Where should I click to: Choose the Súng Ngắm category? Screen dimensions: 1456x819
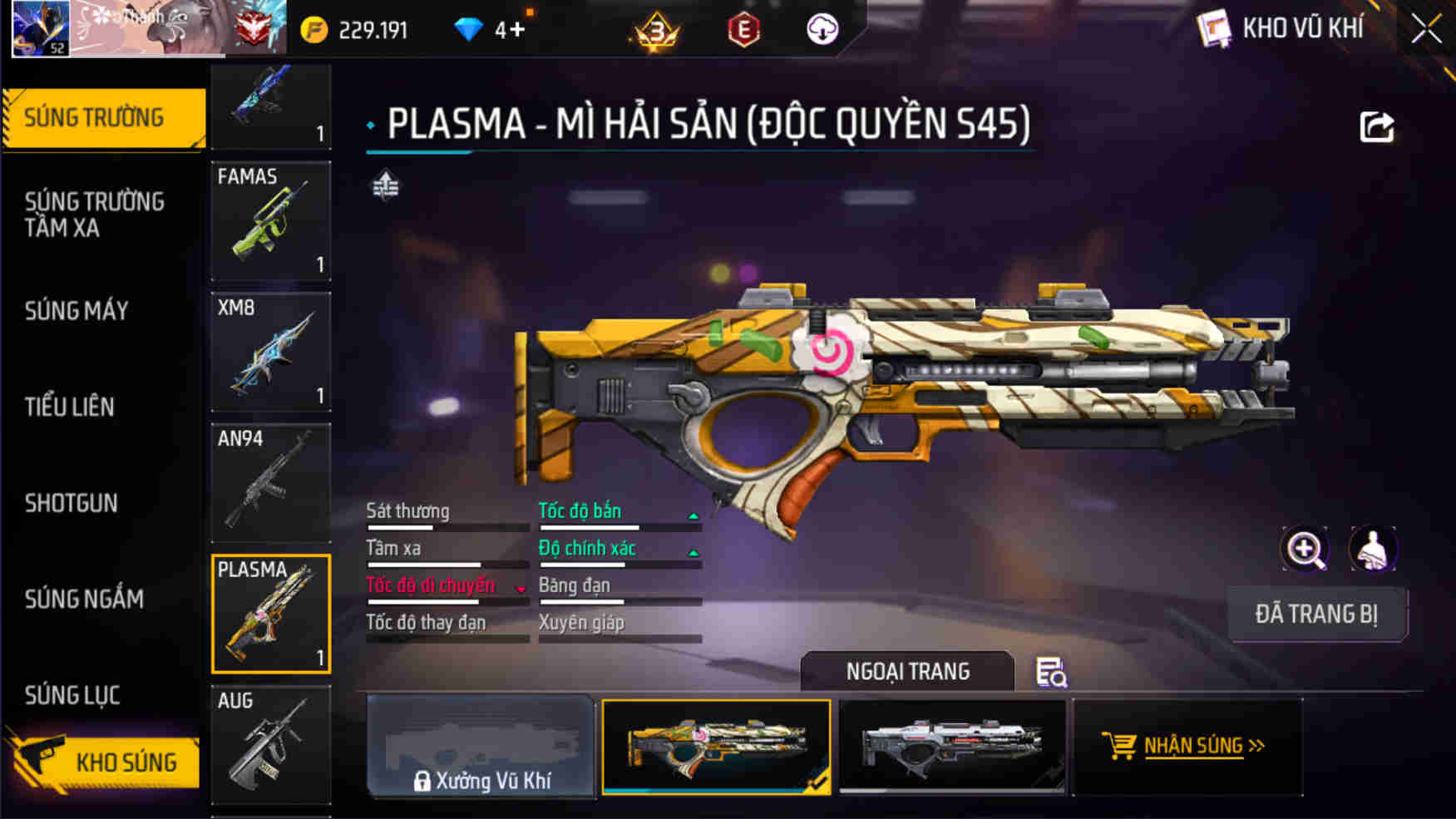point(84,599)
